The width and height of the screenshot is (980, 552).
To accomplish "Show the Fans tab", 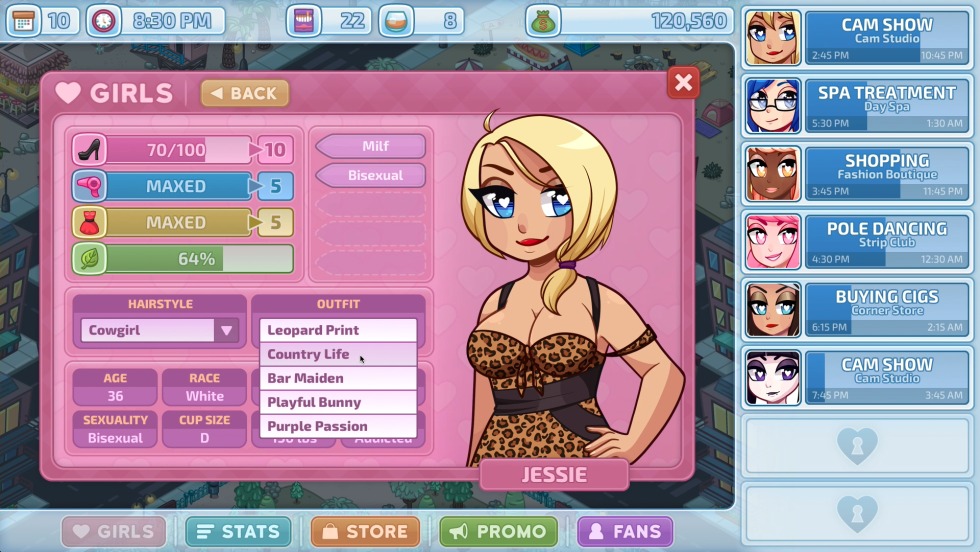I will 625,531.
